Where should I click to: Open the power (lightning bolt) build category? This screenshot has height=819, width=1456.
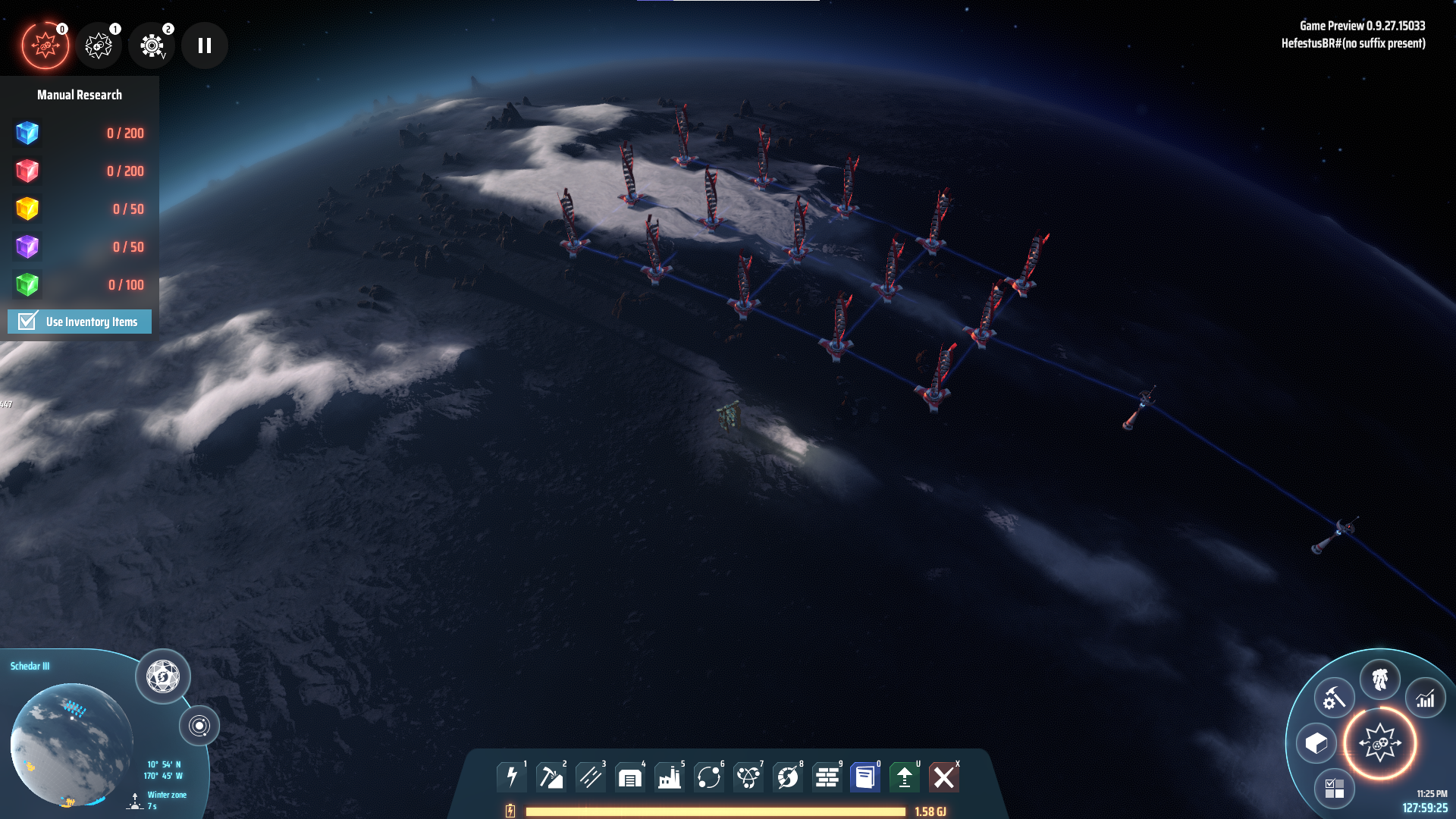click(x=512, y=777)
